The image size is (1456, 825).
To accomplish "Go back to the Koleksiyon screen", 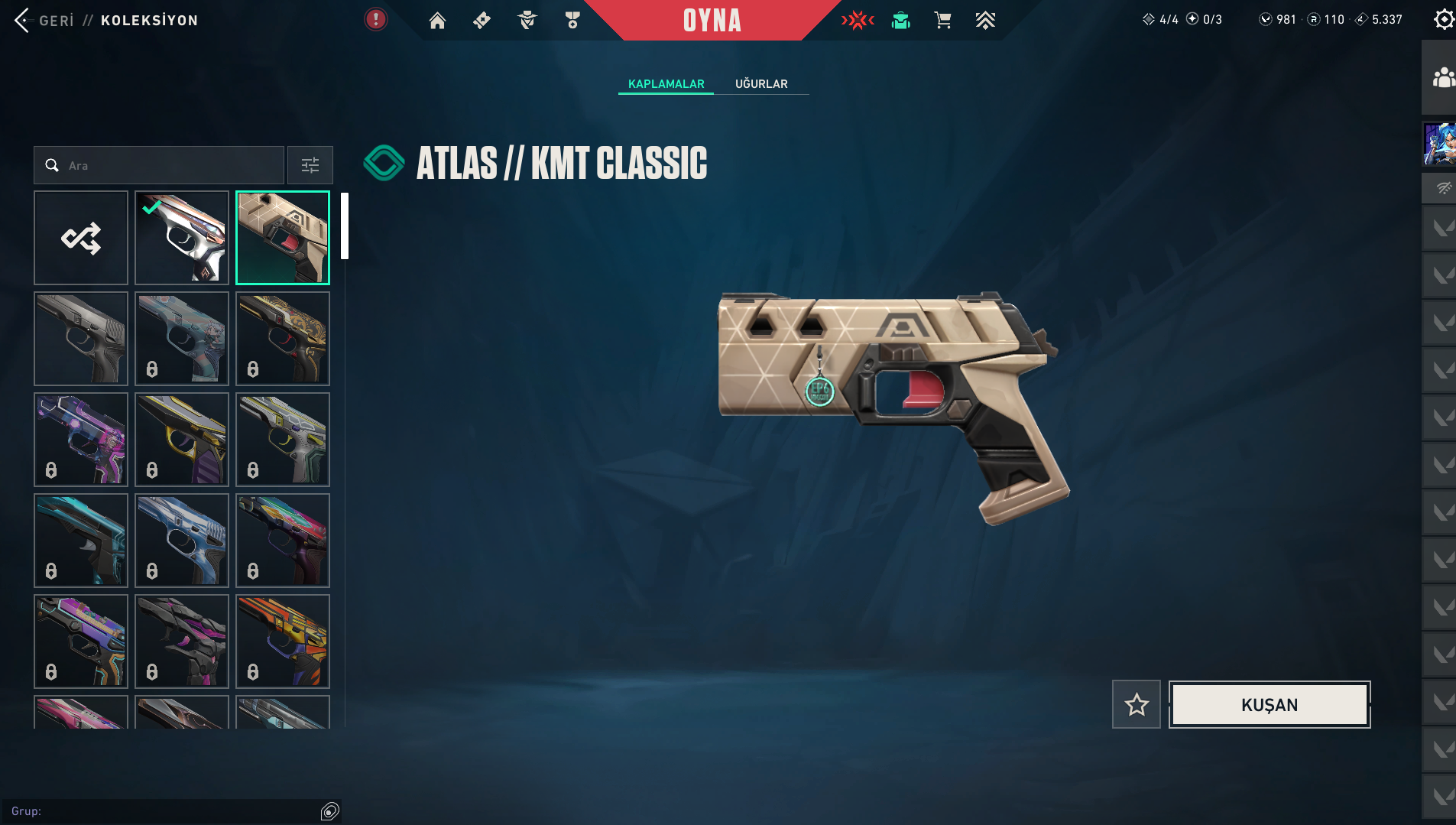I will coord(44,21).
